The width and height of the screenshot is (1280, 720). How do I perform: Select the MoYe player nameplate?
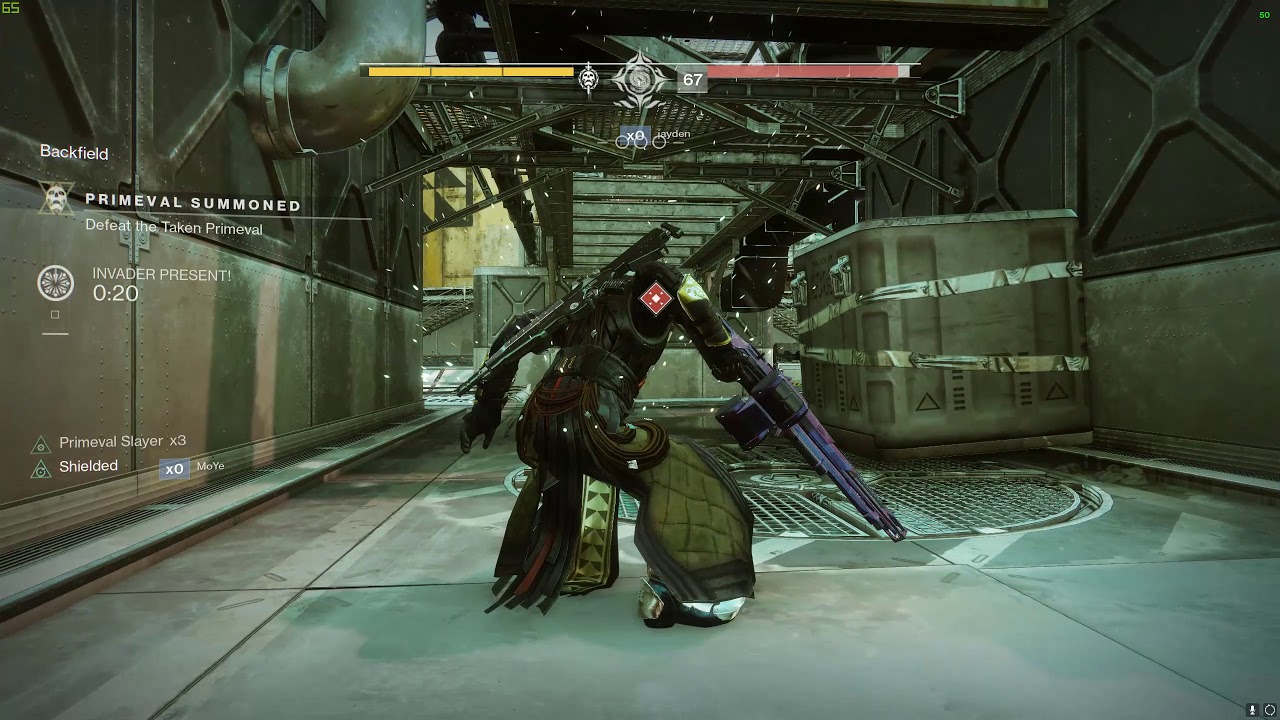point(210,467)
